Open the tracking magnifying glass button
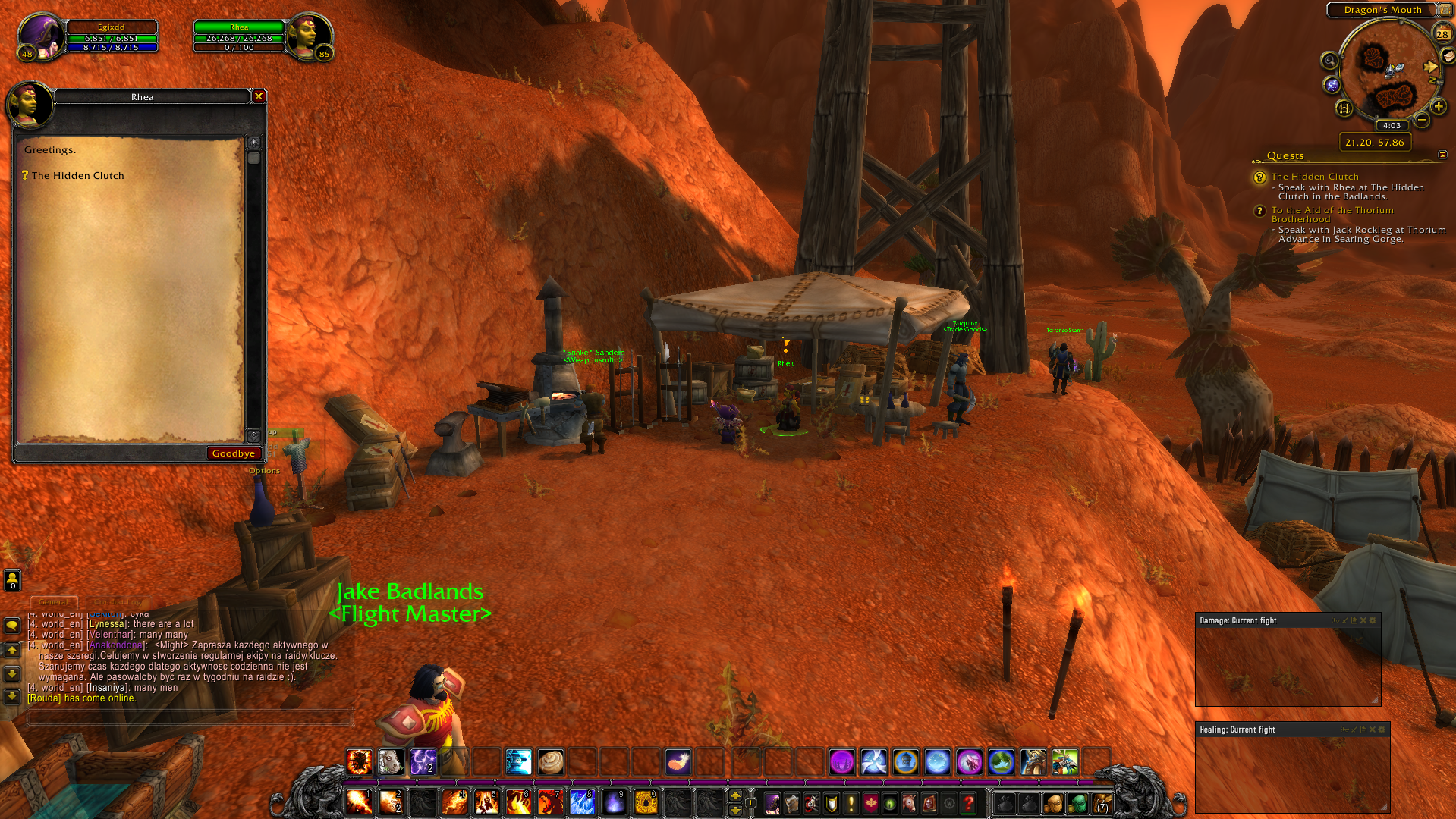The height and width of the screenshot is (819, 1456). pyautogui.click(x=1329, y=61)
